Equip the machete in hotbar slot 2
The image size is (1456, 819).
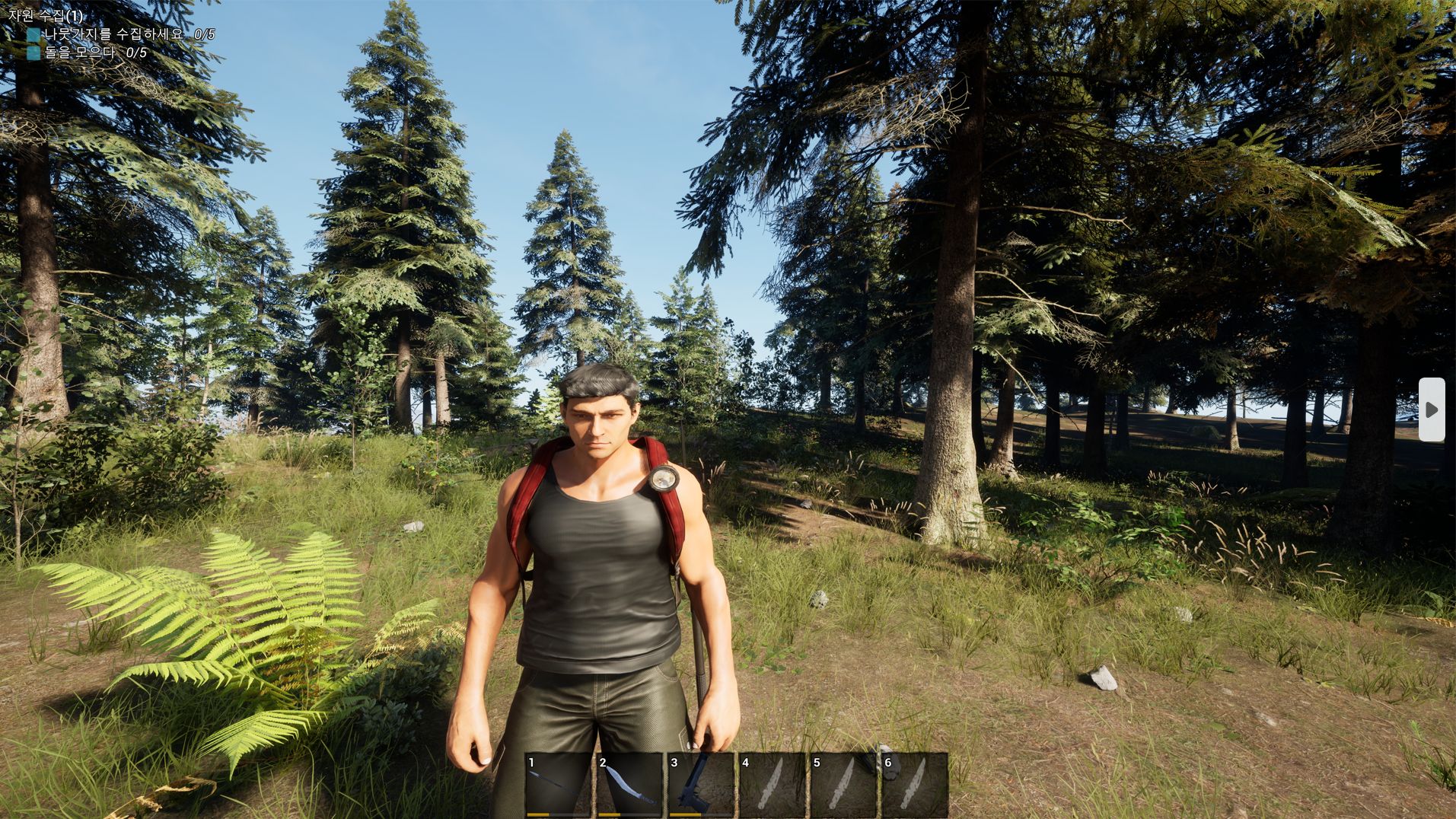tap(629, 784)
